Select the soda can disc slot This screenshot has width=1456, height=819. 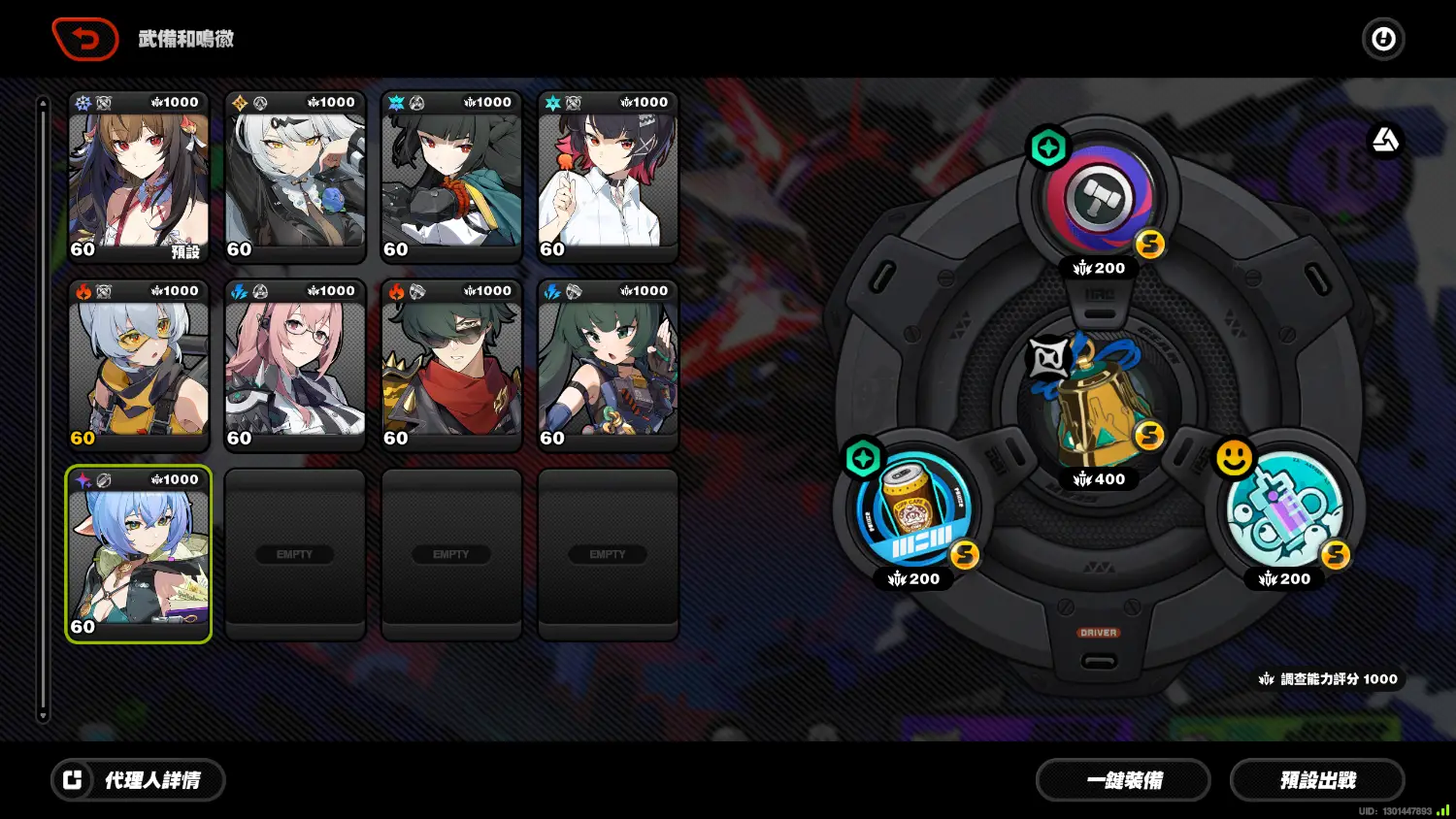913,508
